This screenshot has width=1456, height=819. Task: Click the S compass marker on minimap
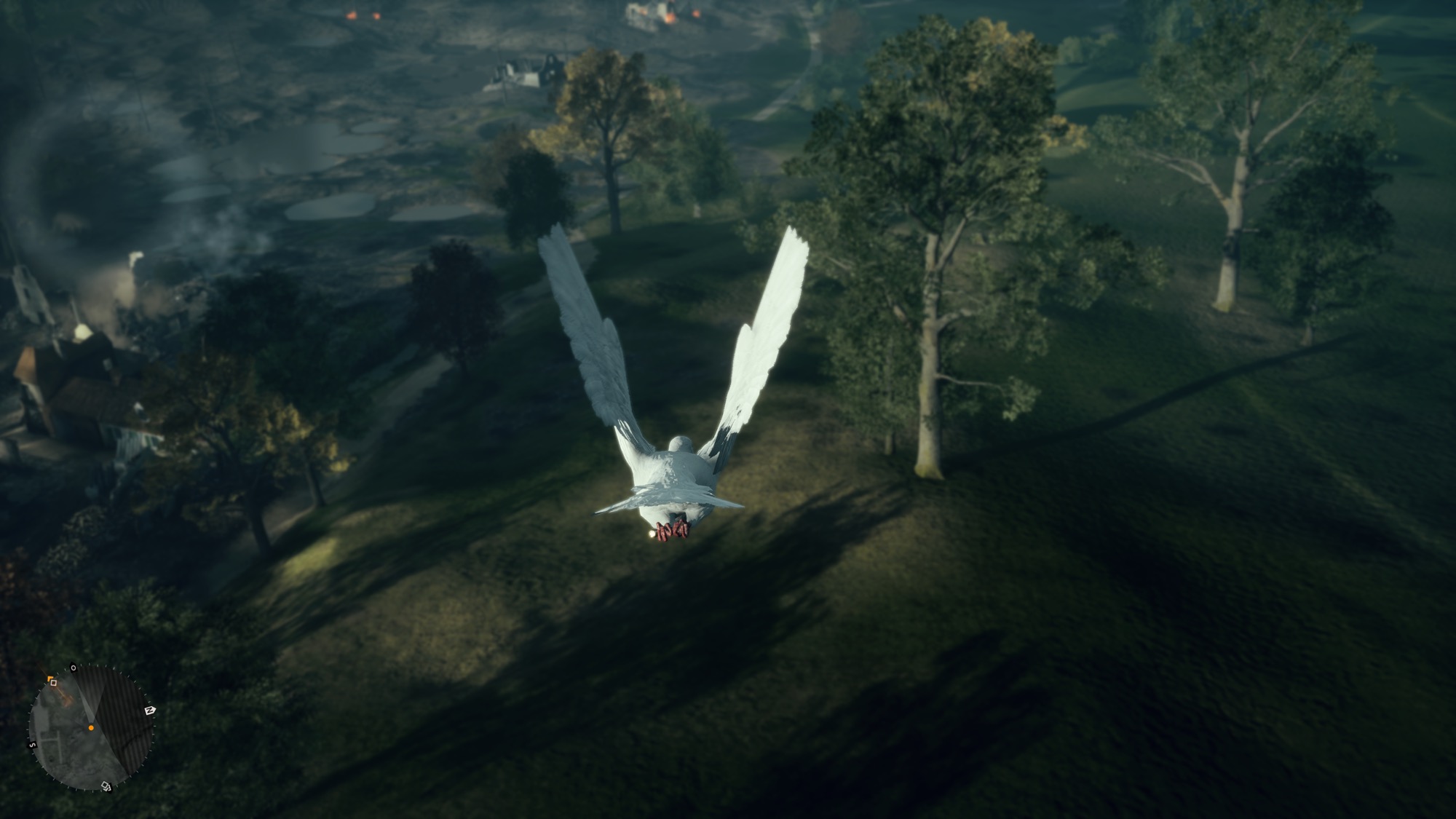click(32, 745)
